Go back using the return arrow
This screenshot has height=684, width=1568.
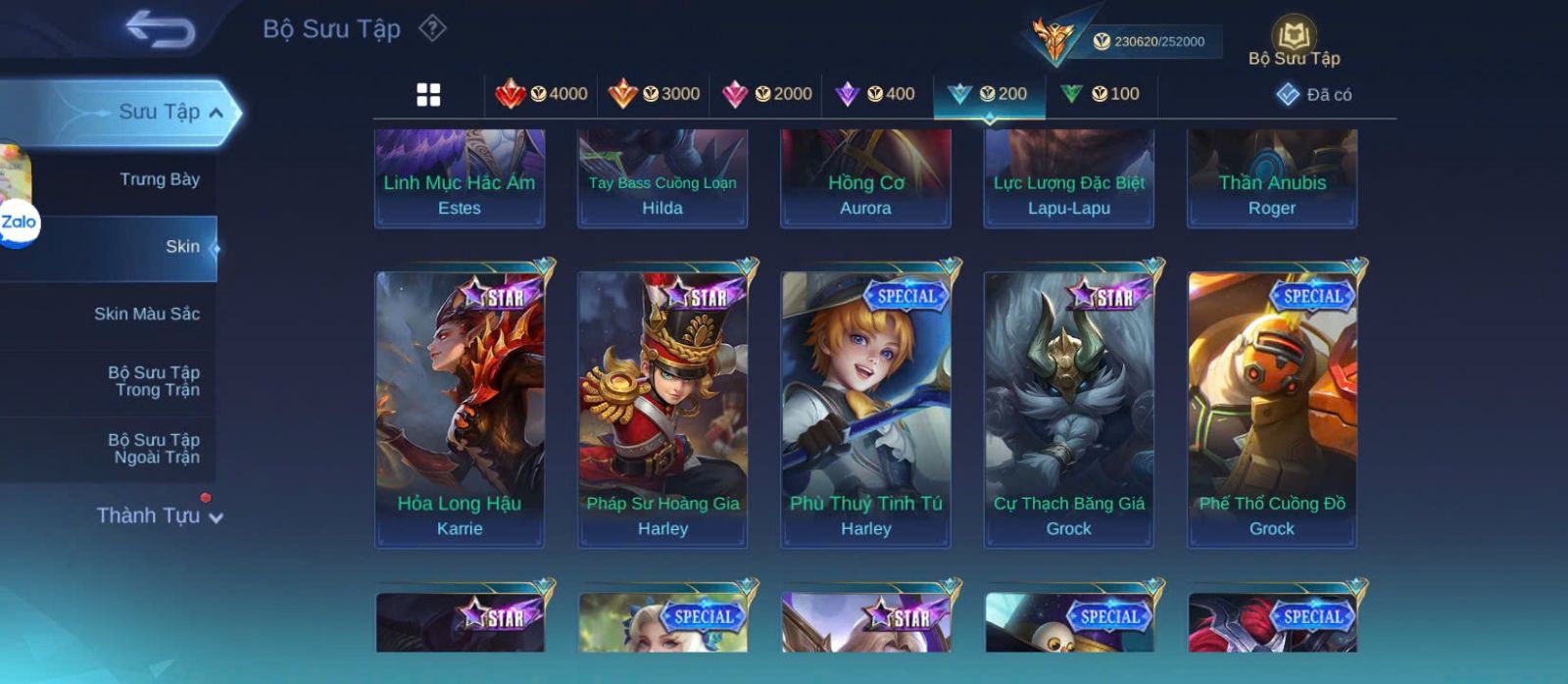pyautogui.click(x=160, y=28)
